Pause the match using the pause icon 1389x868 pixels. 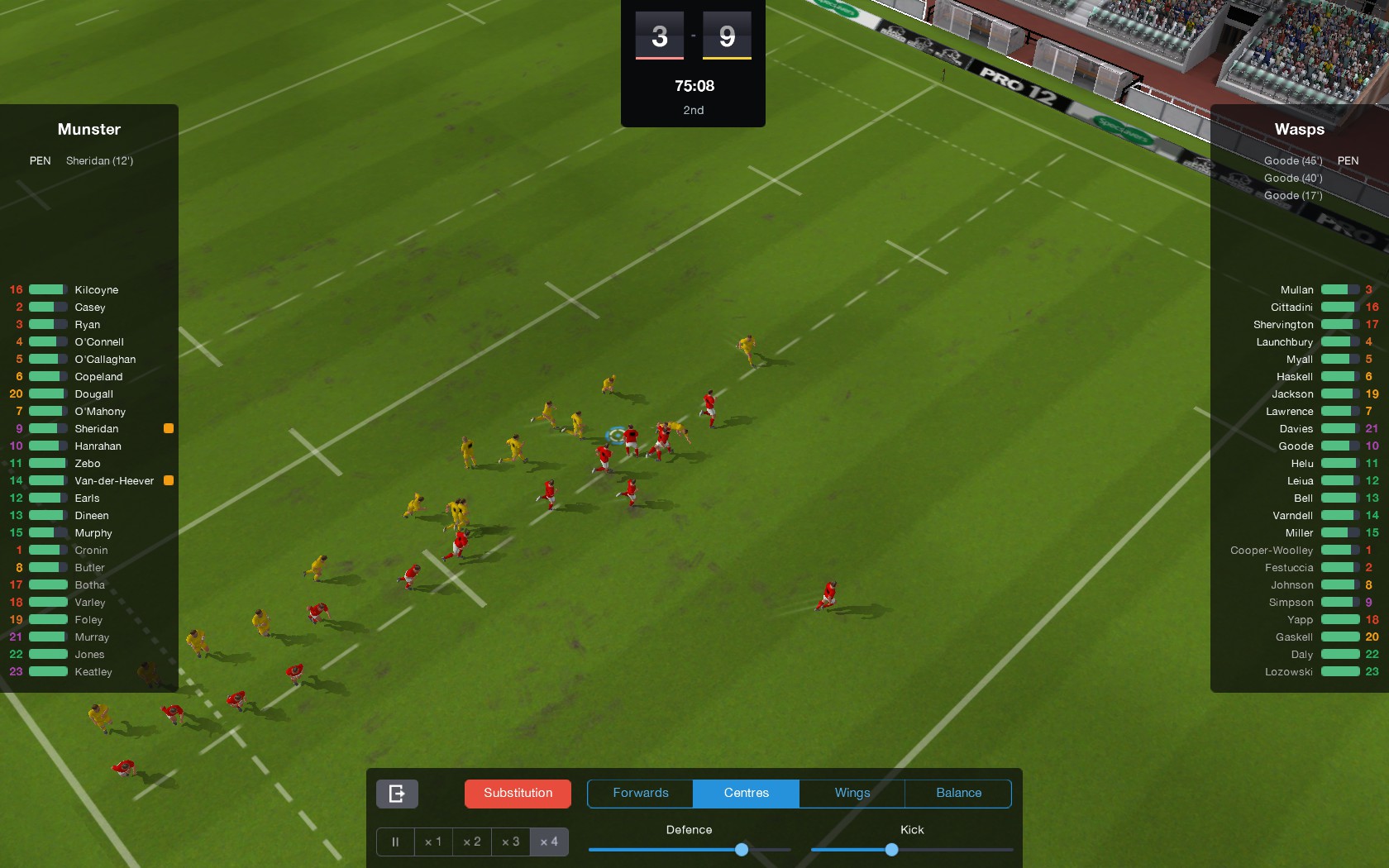point(394,842)
